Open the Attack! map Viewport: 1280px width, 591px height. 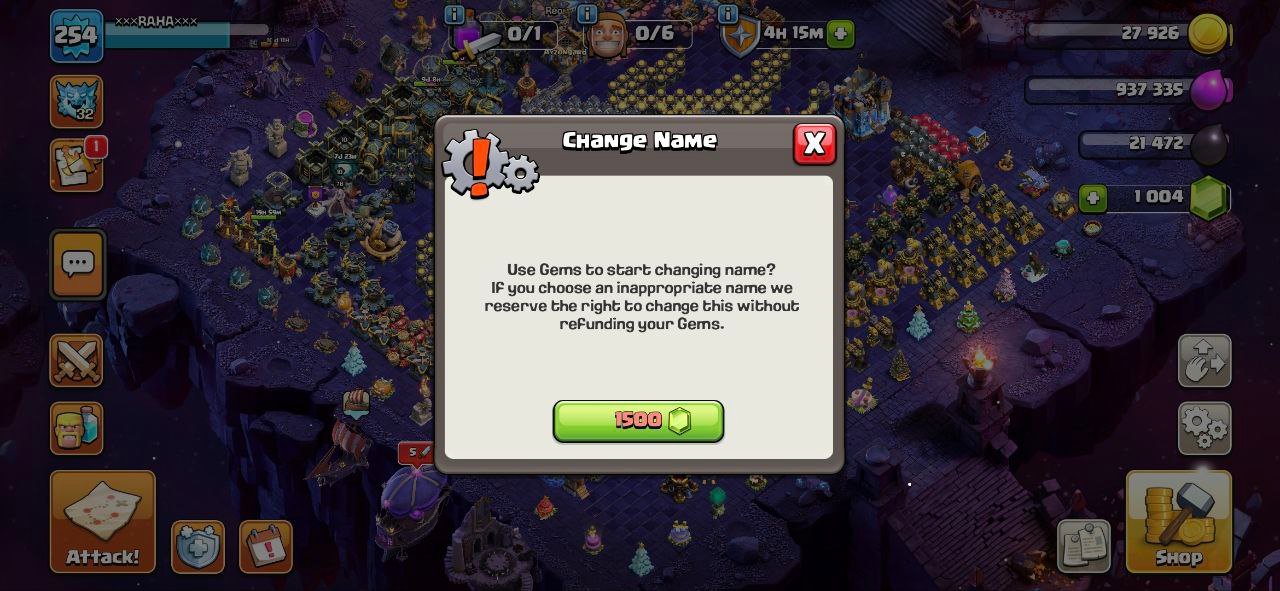102,521
